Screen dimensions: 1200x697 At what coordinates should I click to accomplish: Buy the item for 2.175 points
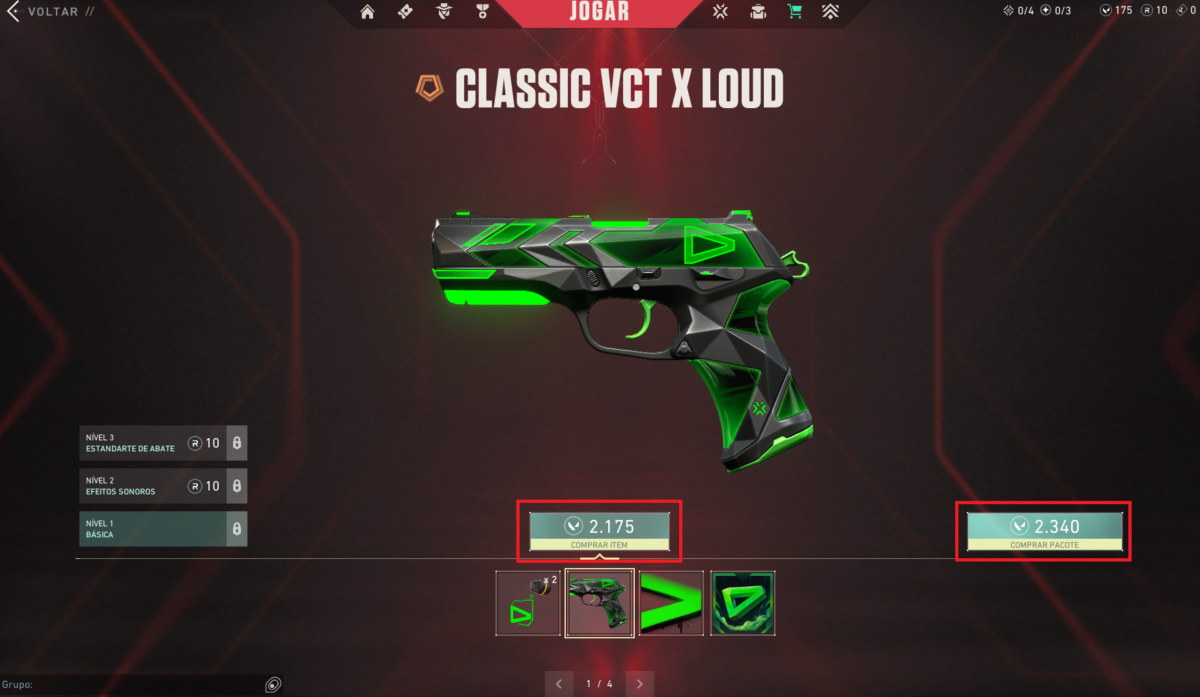[x=597, y=530]
